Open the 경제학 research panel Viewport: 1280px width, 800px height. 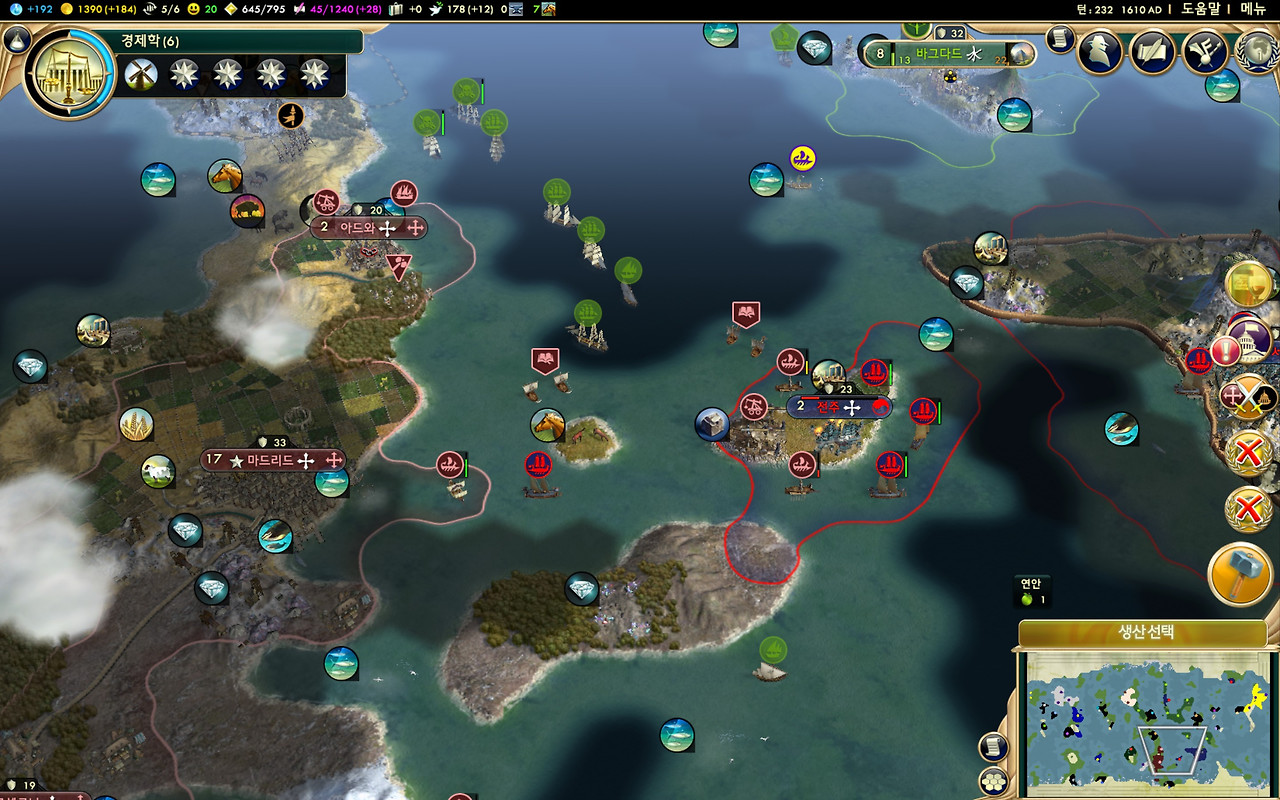tap(70, 73)
